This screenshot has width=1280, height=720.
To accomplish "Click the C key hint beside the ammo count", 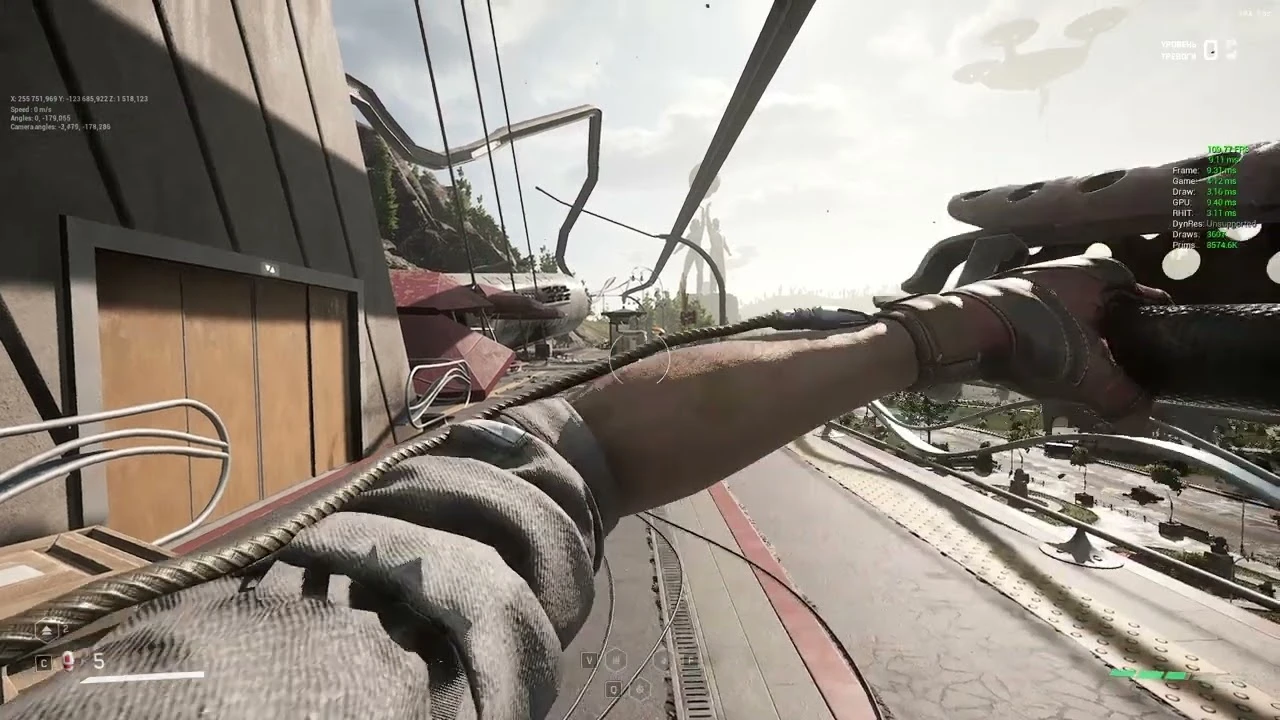I will coord(43,661).
